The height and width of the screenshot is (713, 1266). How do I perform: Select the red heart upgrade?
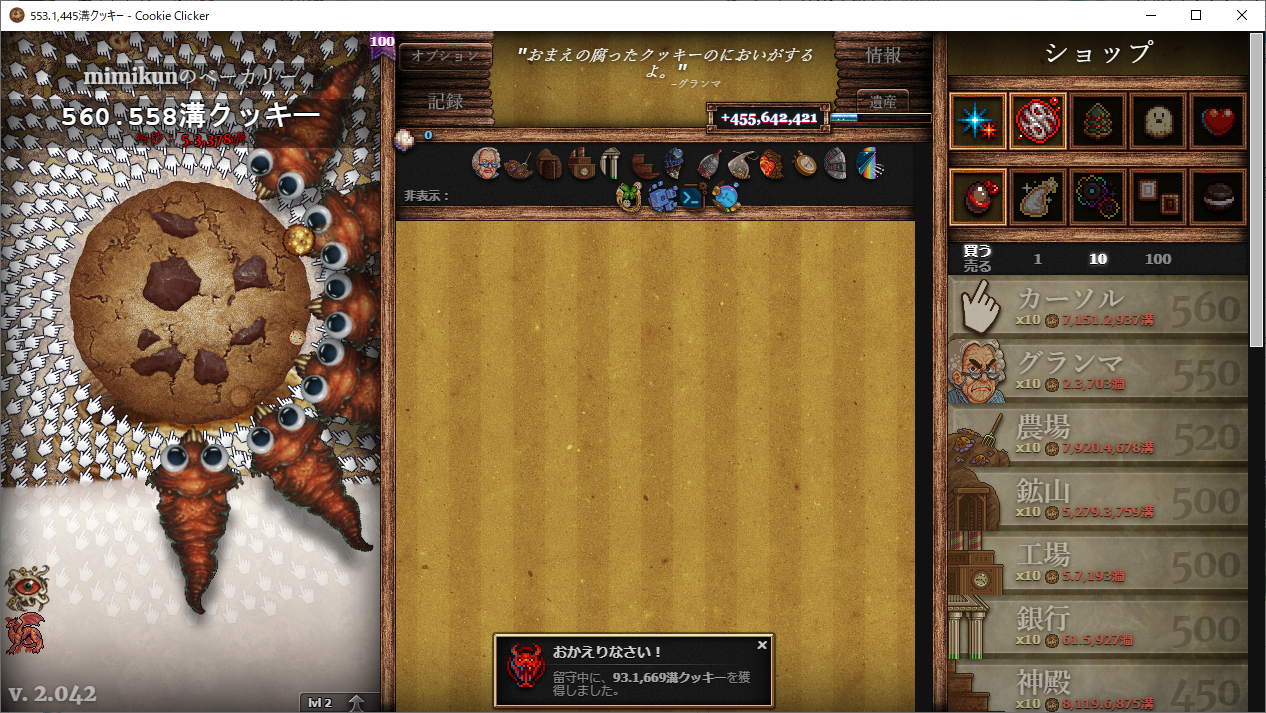coord(1218,122)
